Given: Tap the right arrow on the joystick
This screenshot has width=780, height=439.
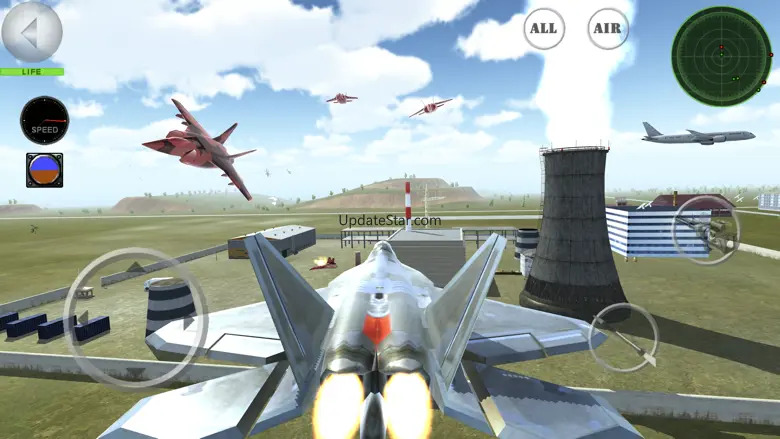Looking at the screenshot, I should [x=188, y=322].
